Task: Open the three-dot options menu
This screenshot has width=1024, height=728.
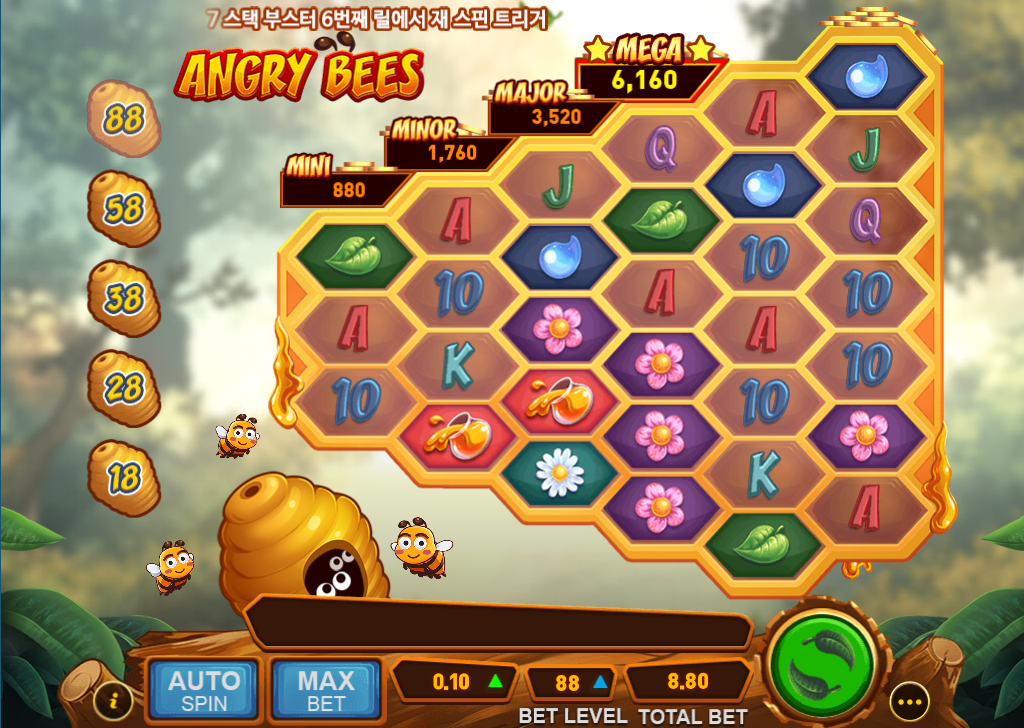Action: tap(909, 700)
